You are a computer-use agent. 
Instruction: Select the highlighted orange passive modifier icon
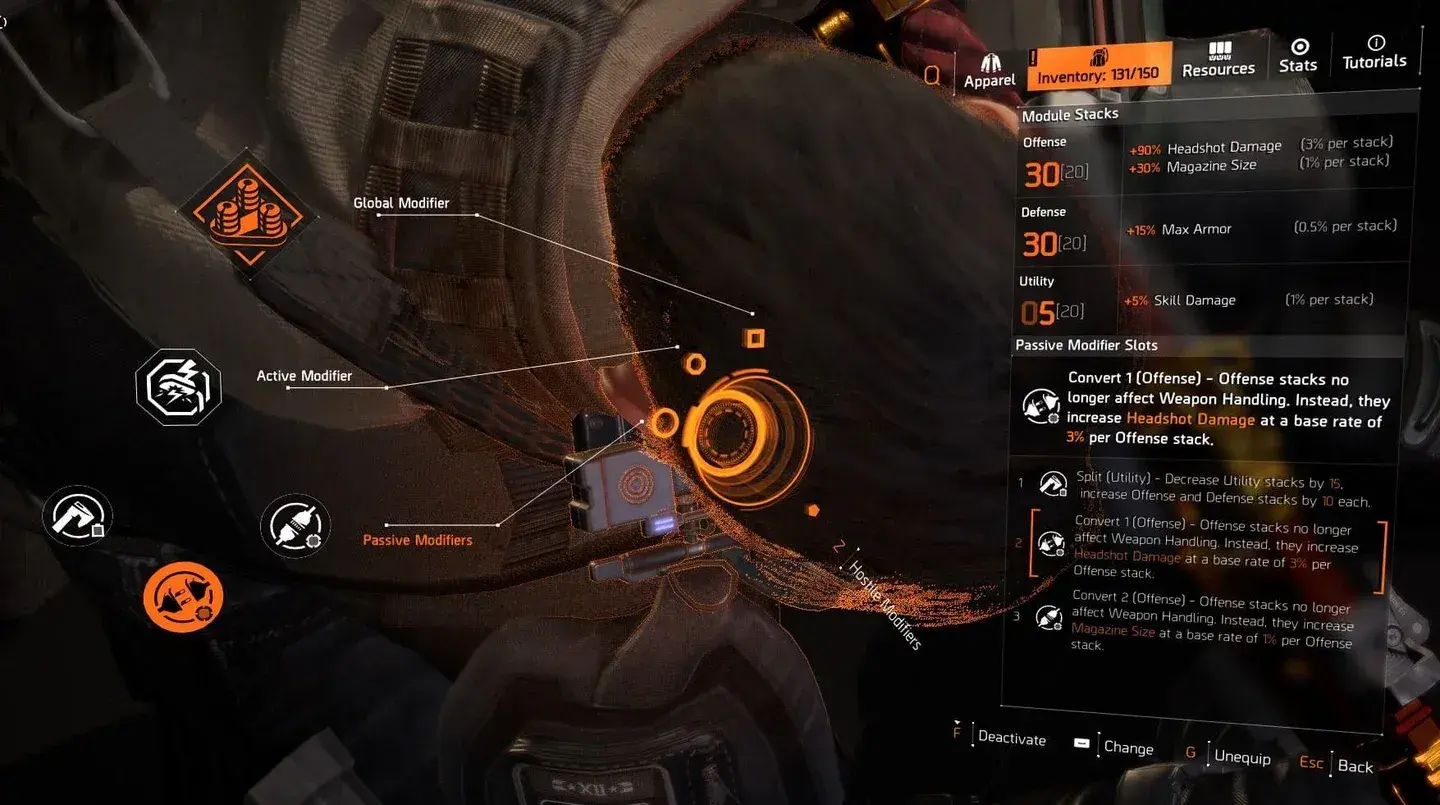[x=183, y=597]
